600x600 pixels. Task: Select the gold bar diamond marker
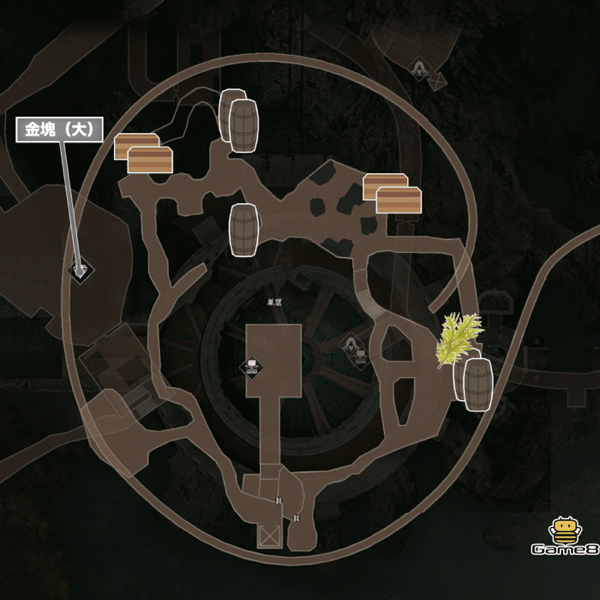click(x=78, y=269)
